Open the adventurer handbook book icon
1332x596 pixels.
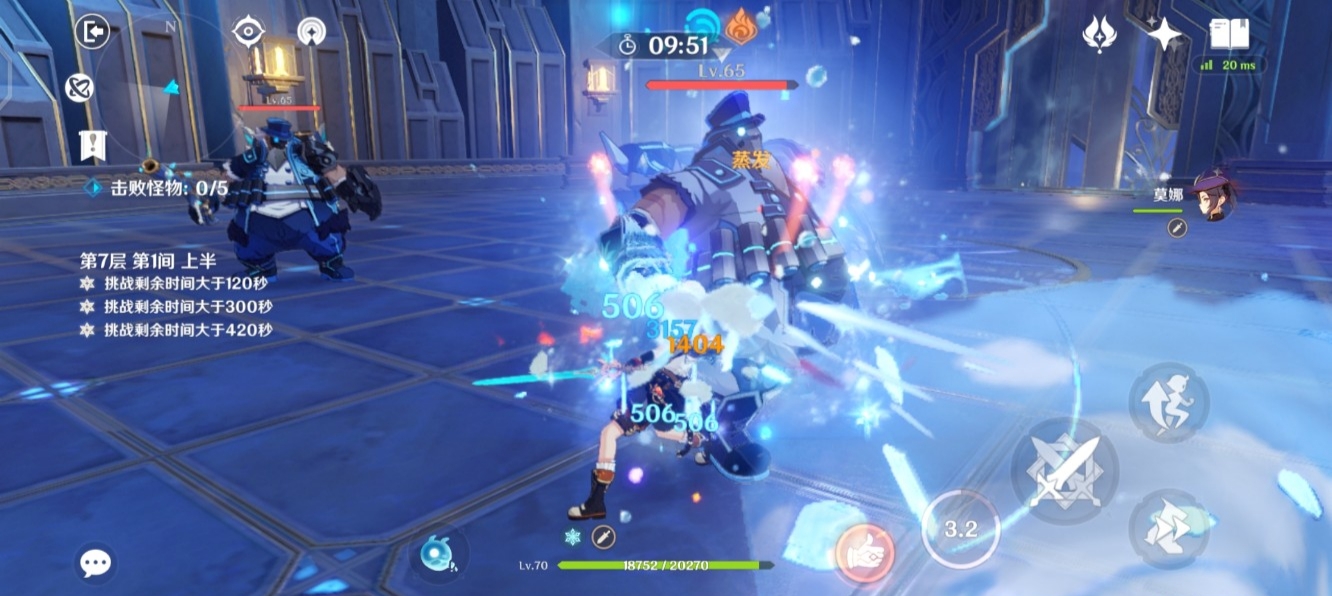pos(1229,34)
